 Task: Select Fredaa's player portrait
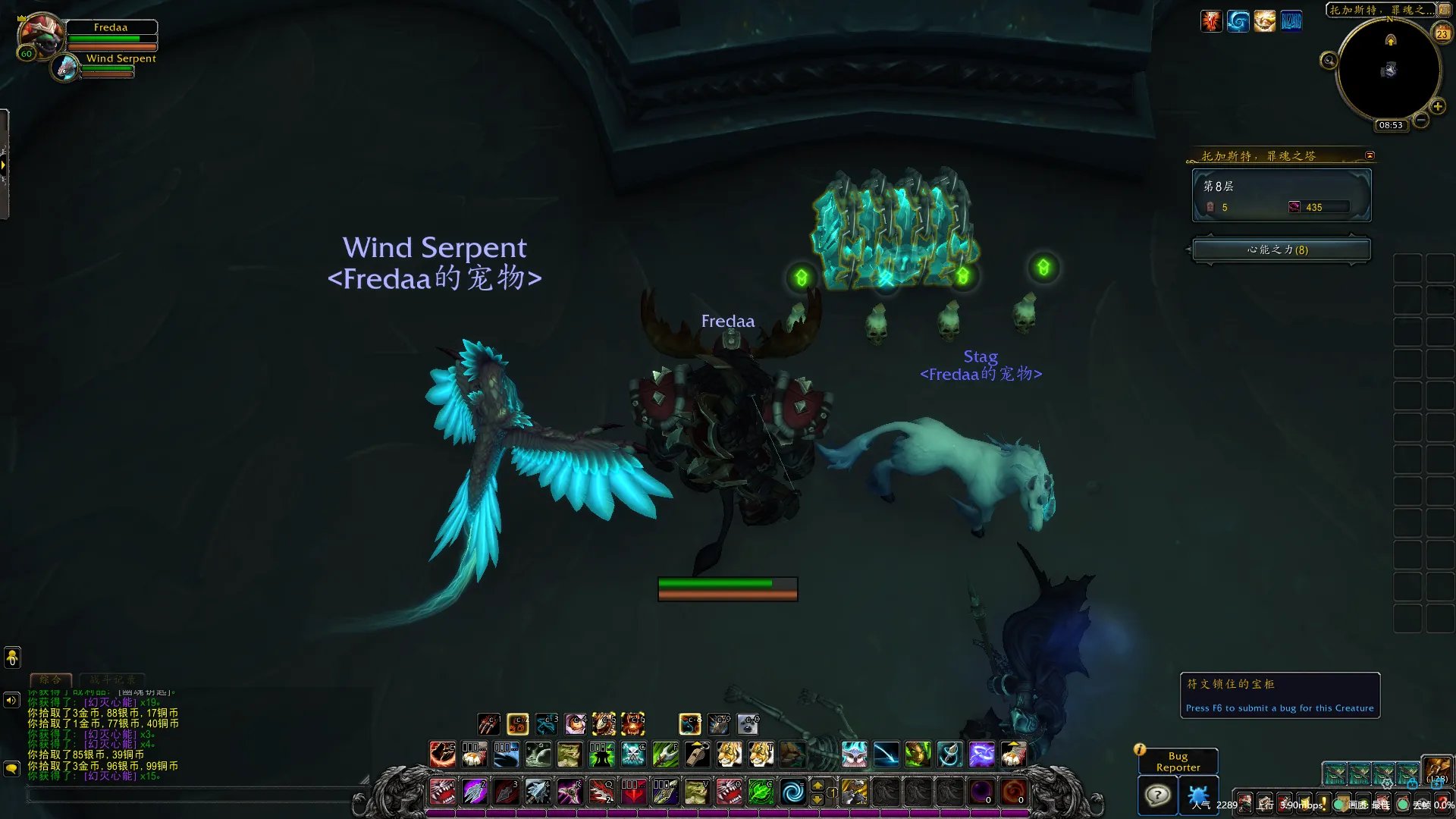(41, 34)
